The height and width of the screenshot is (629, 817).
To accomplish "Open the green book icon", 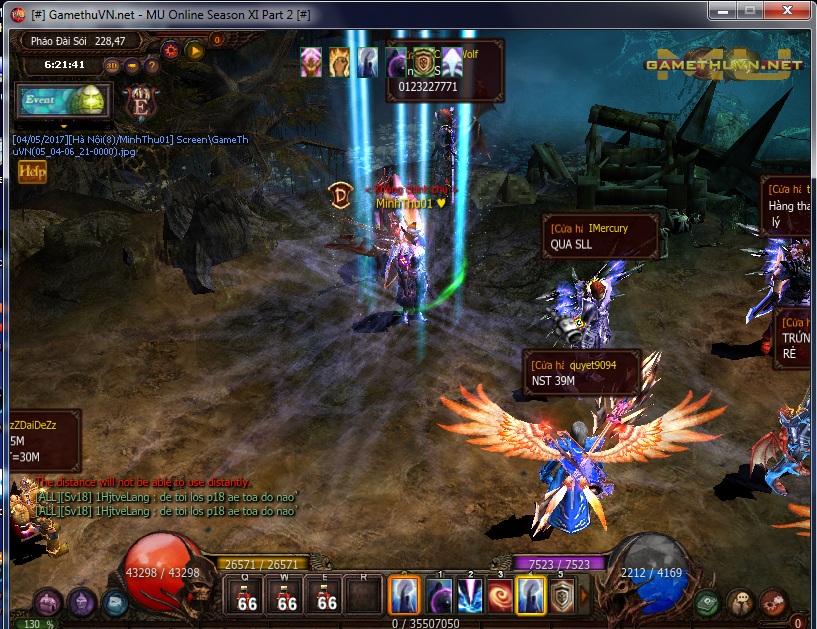I will tap(708, 602).
